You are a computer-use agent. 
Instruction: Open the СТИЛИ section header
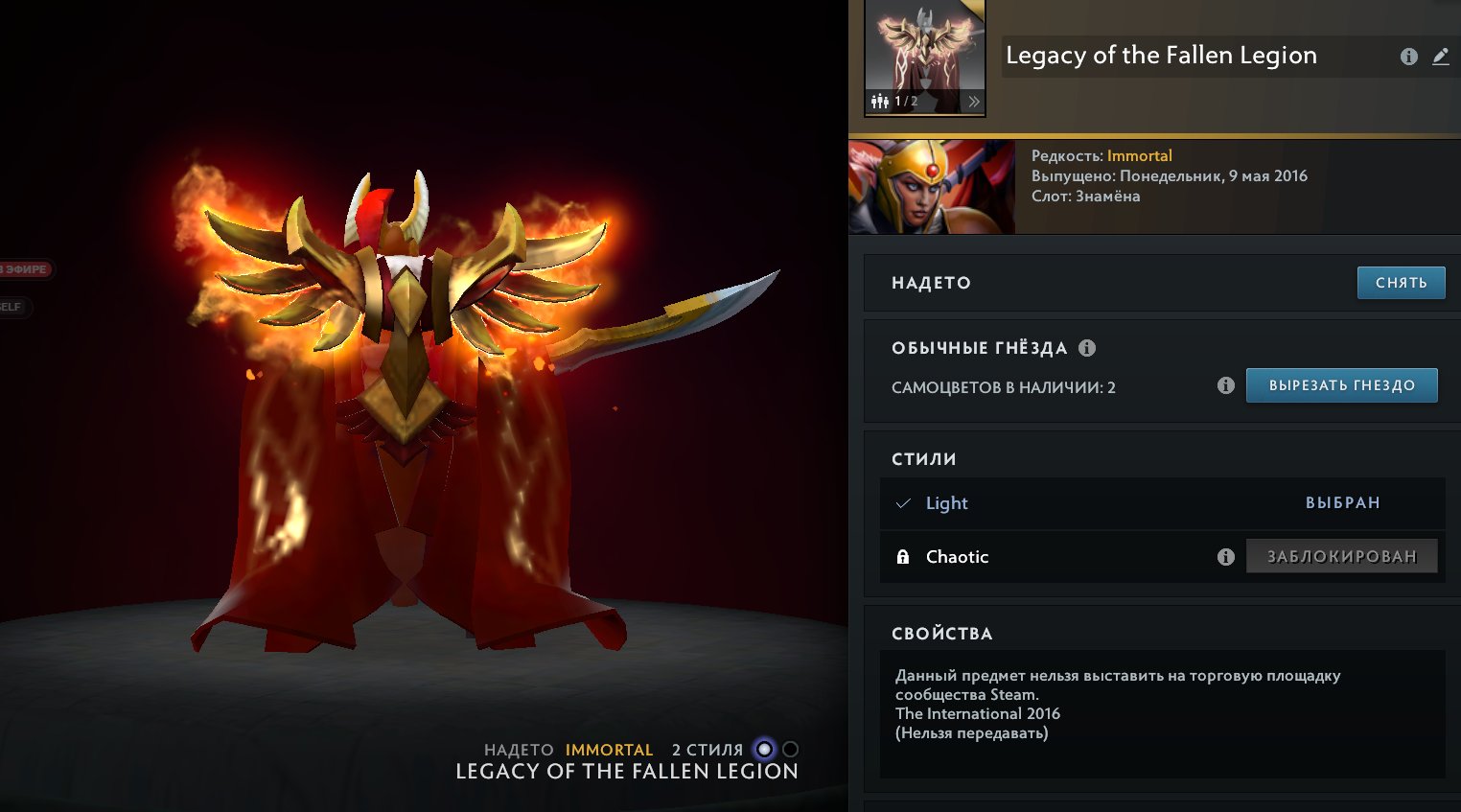[924, 459]
